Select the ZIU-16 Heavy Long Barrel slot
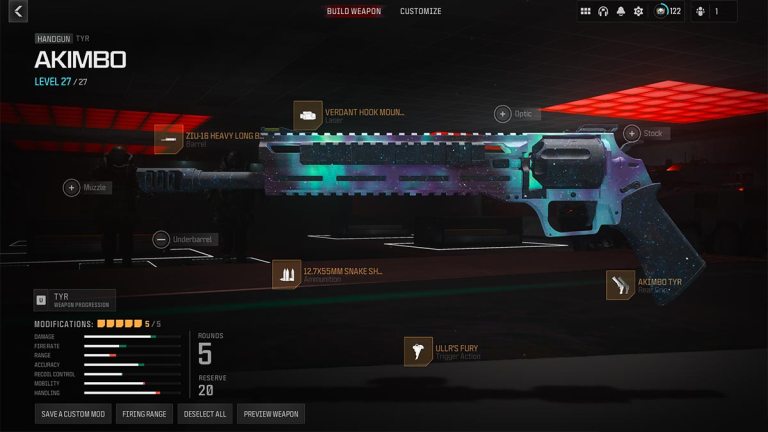The height and width of the screenshot is (432, 768). pyautogui.click(x=168, y=140)
